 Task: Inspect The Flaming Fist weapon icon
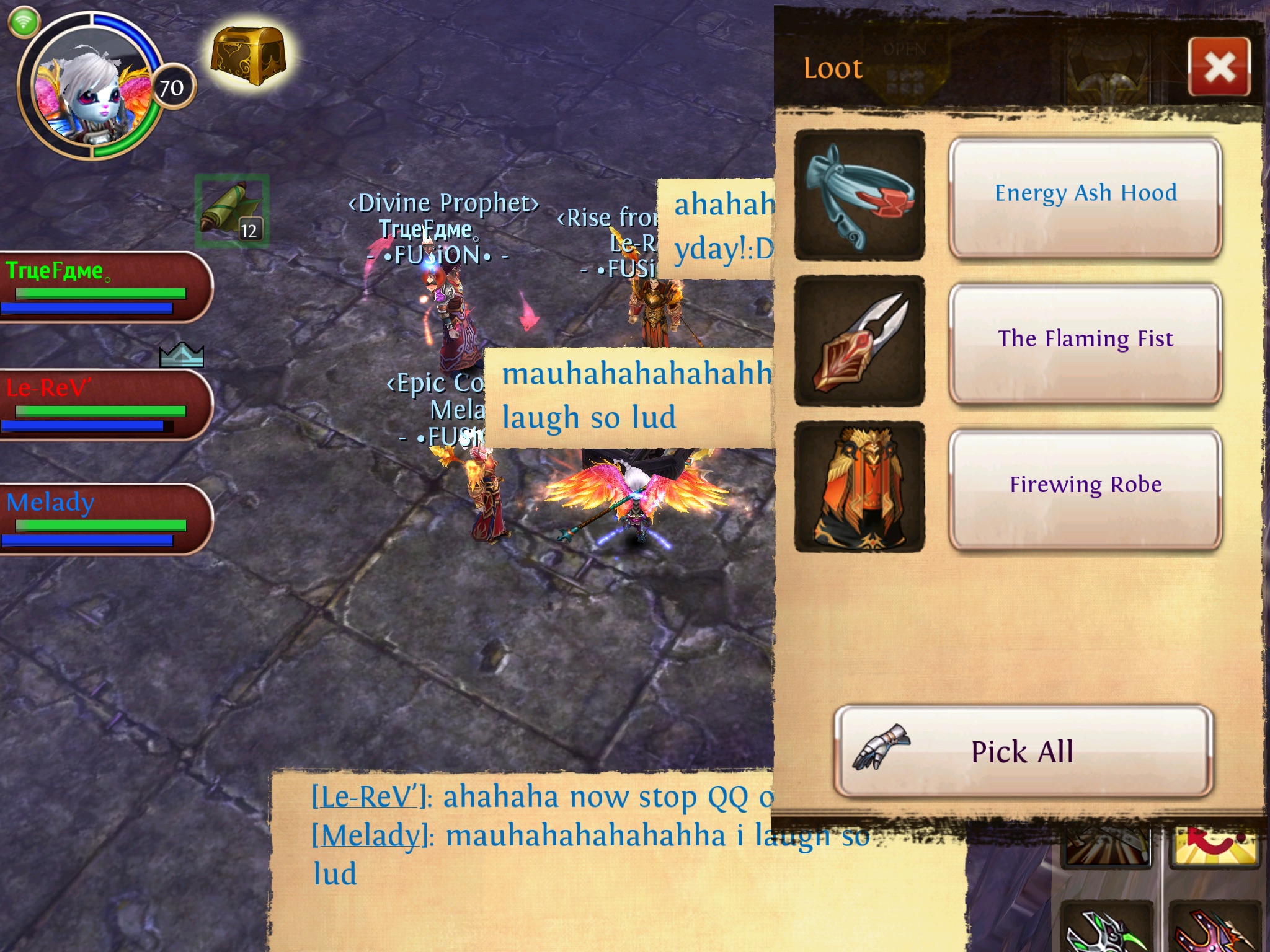click(x=859, y=341)
